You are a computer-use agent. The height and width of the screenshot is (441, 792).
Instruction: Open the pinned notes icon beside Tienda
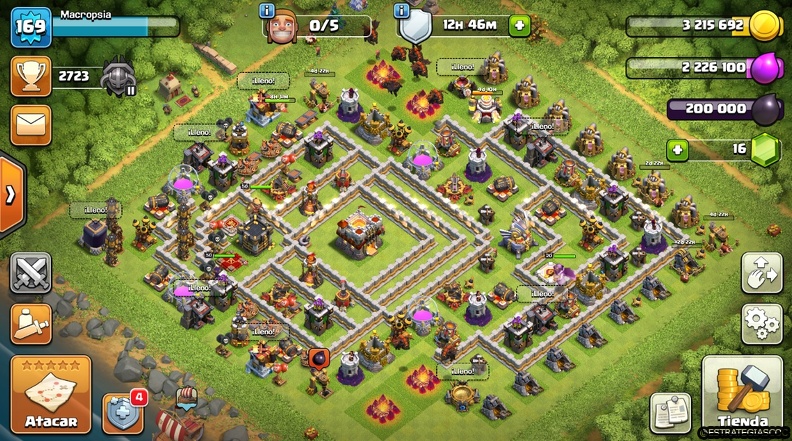(x=670, y=412)
